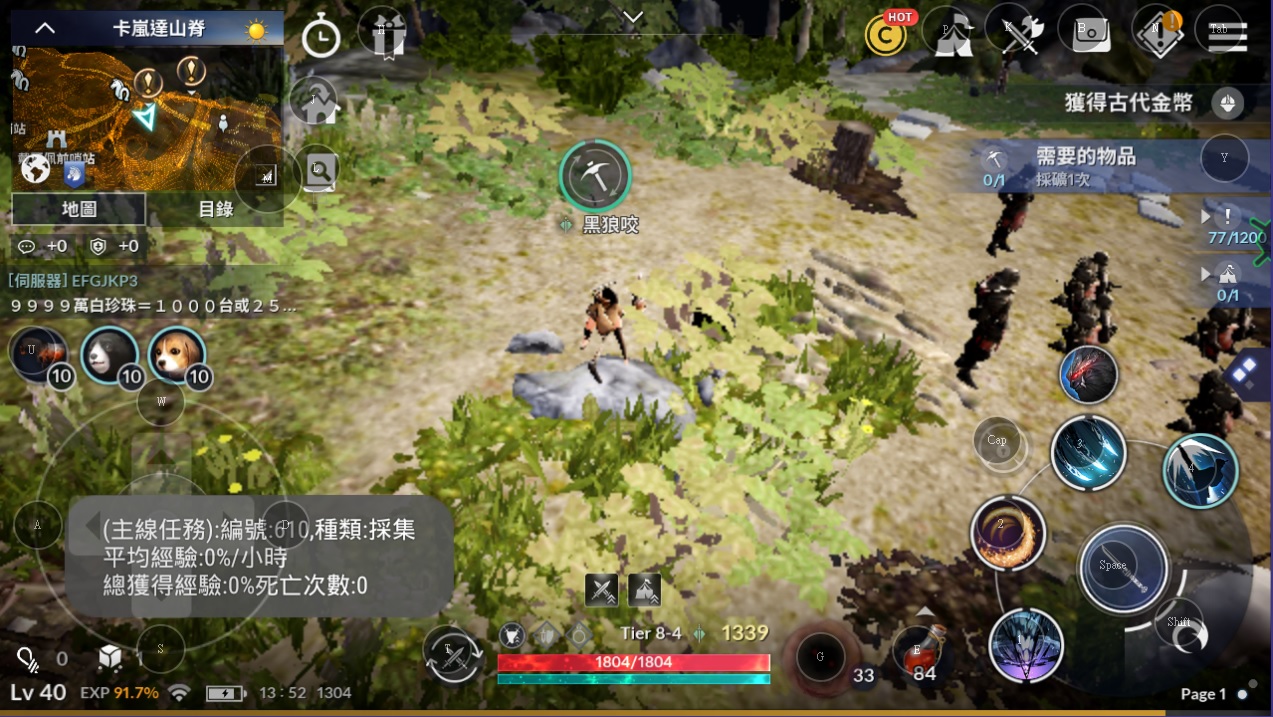Select the black and white dog pet portrait
The image size is (1273, 717).
coord(108,355)
